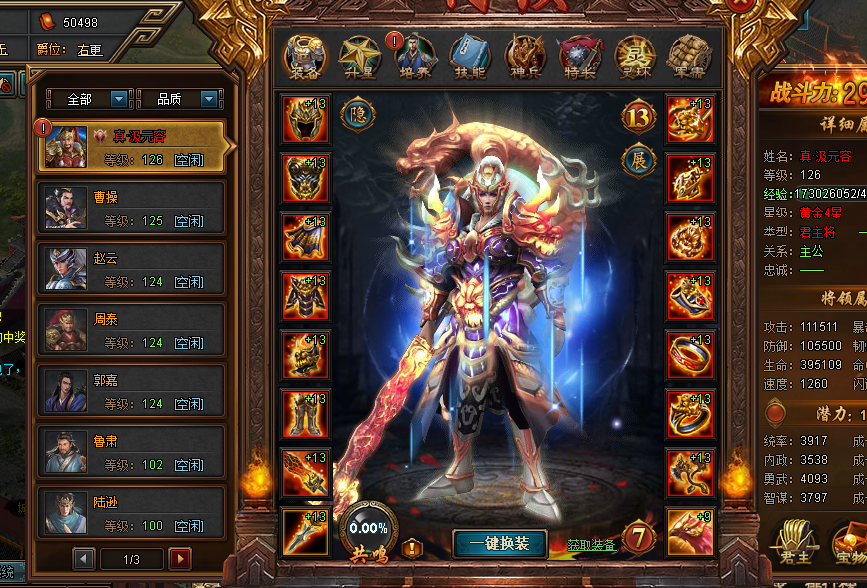
Task: Go to the next hero list page
Action: coord(180,558)
